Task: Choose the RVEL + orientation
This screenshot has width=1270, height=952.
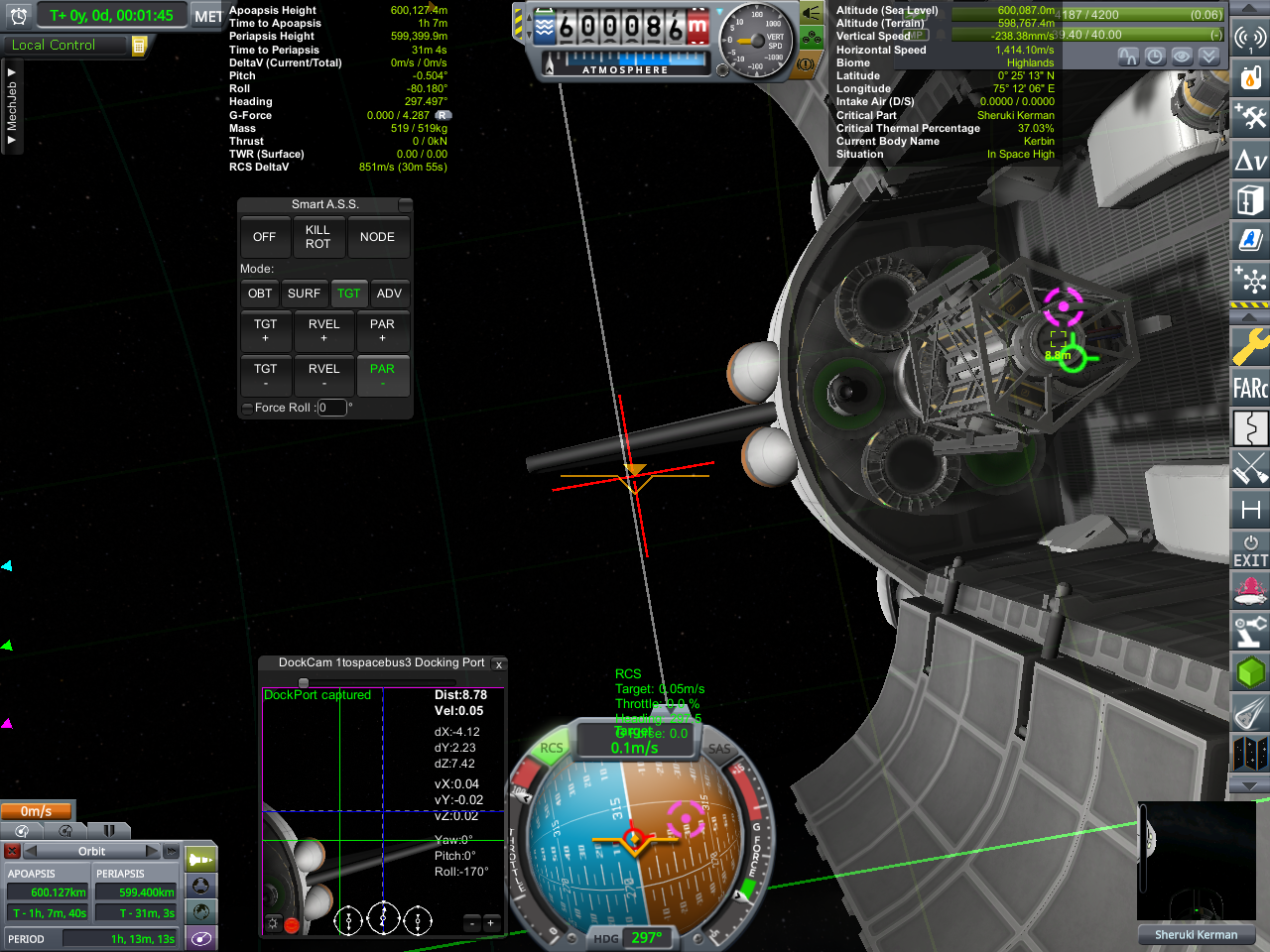Action: point(323,330)
